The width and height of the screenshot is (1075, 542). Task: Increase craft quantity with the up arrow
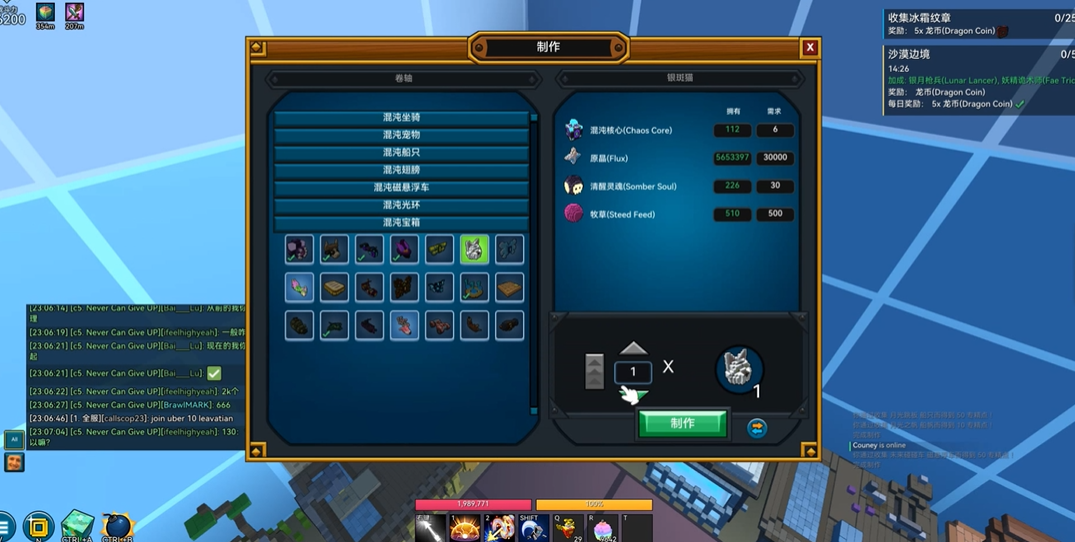(x=633, y=348)
